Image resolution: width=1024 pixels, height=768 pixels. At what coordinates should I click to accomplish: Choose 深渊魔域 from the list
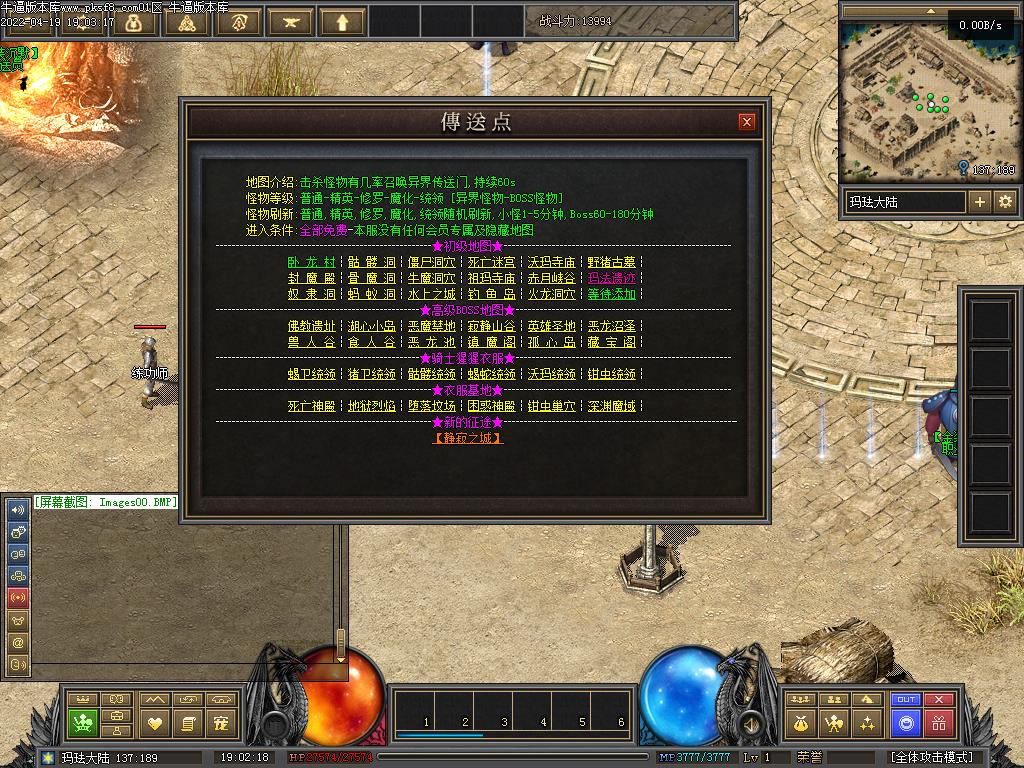tap(611, 406)
